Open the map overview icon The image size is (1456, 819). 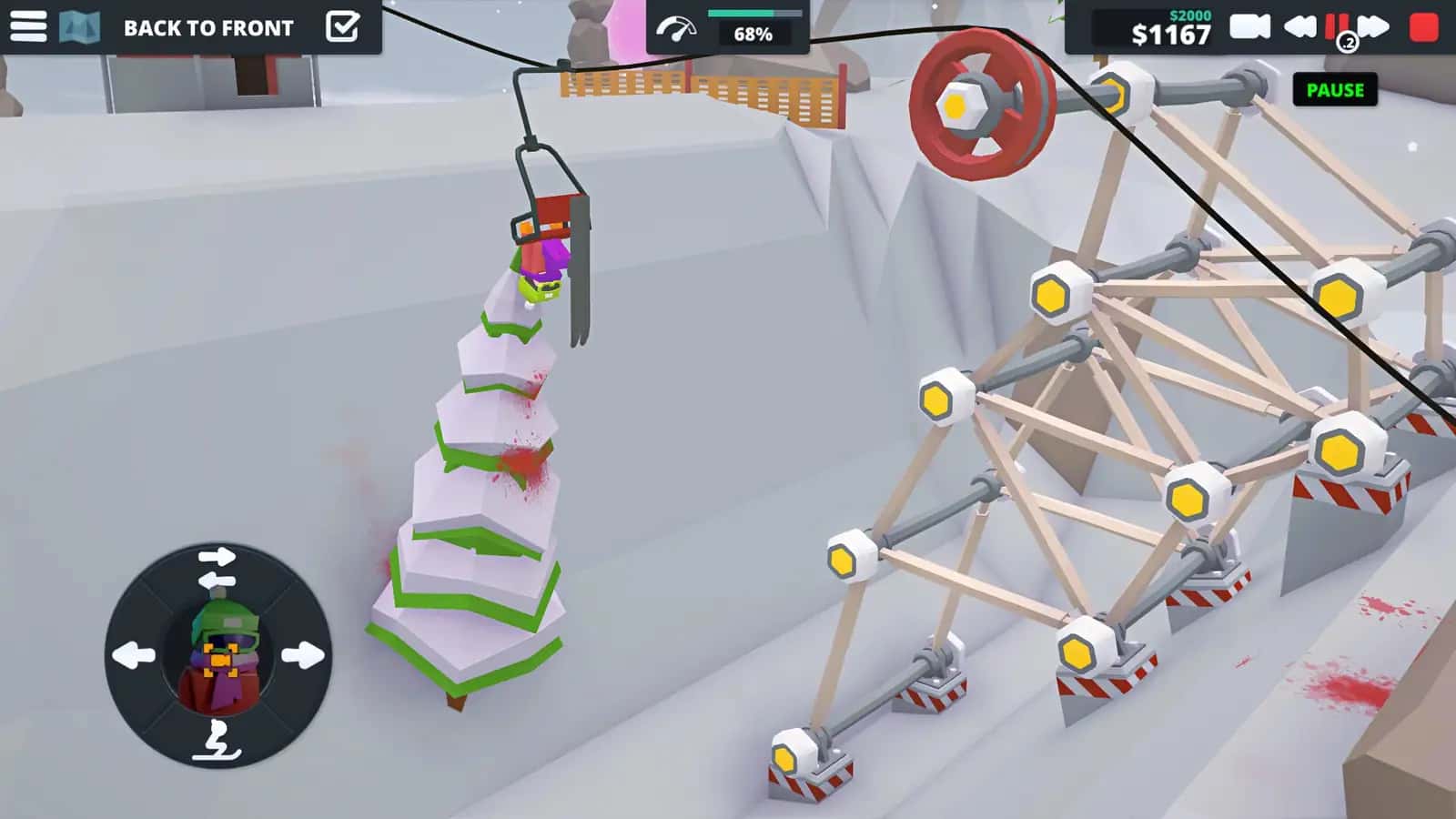(80, 25)
